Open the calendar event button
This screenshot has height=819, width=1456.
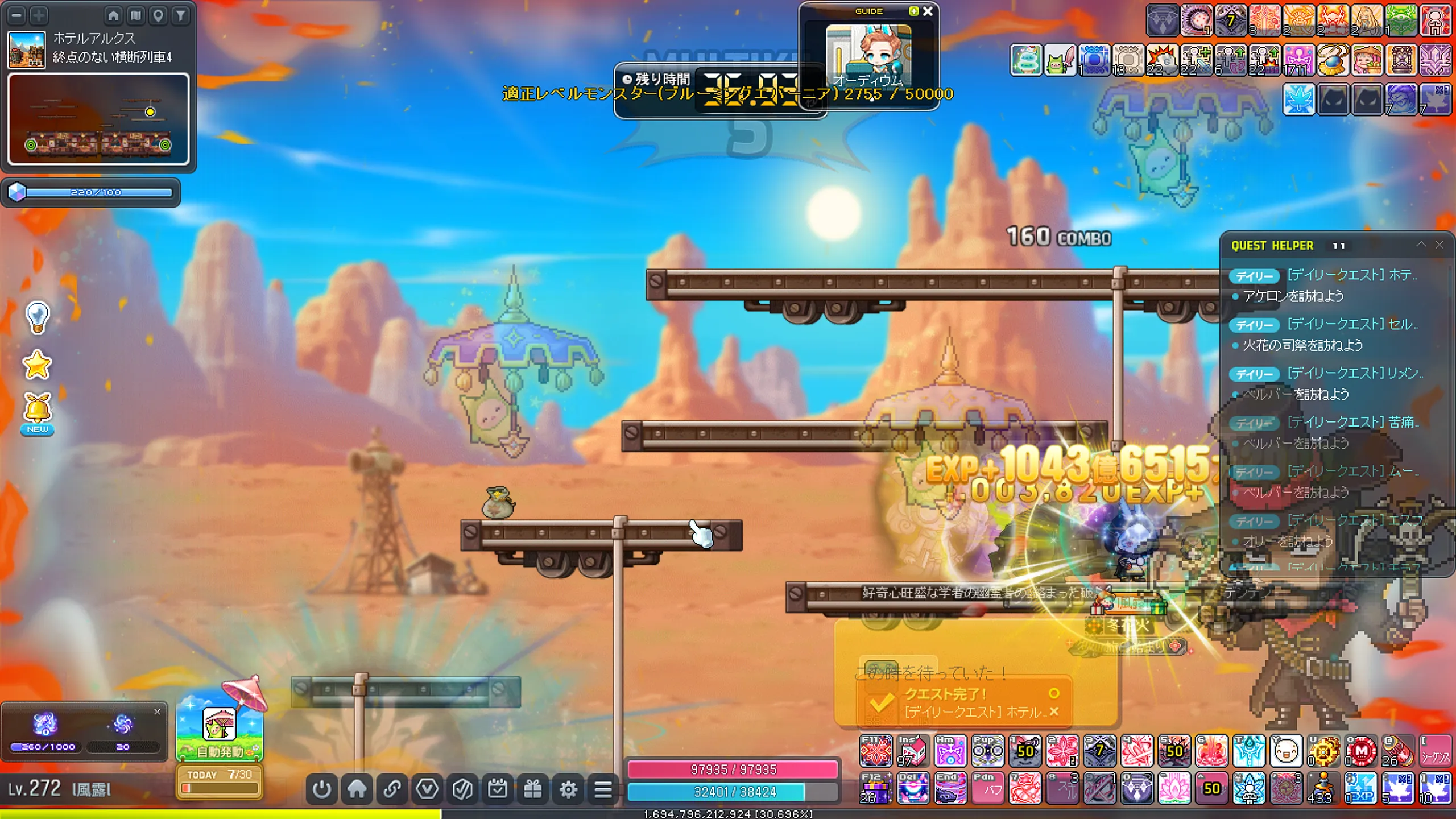click(498, 789)
